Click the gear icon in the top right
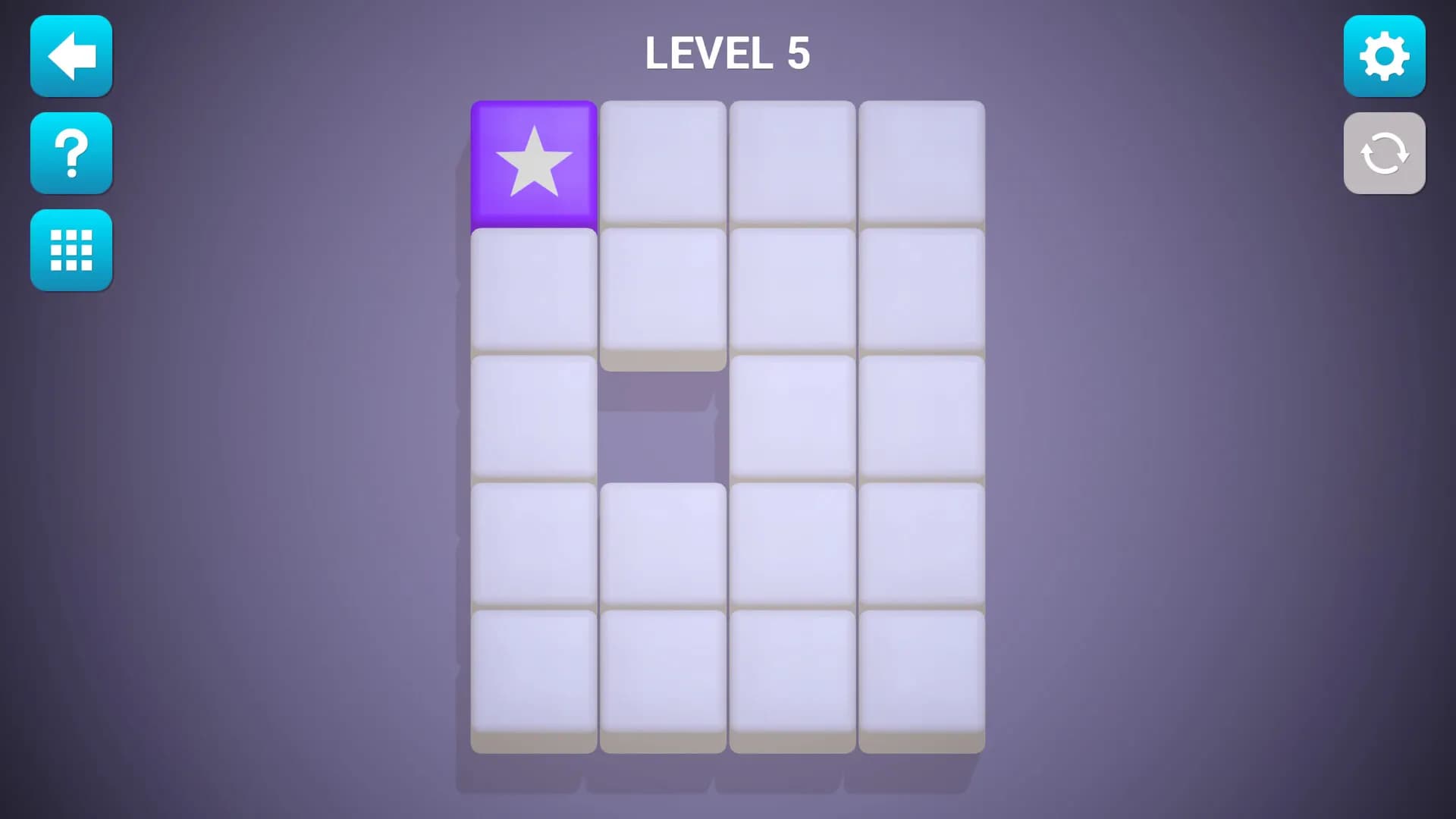Screen dimensions: 1456x819 click(x=1384, y=56)
